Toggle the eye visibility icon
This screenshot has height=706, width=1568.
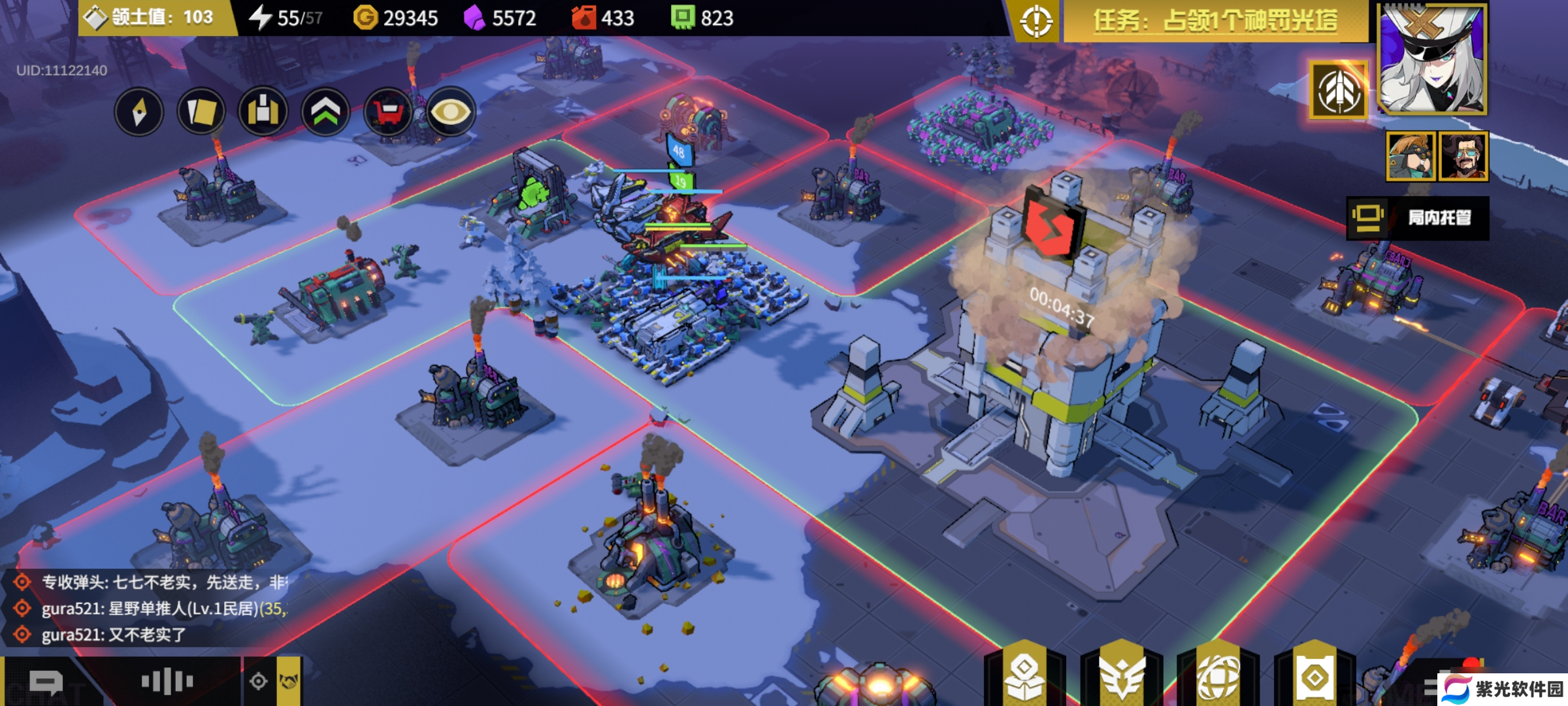tap(450, 112)
